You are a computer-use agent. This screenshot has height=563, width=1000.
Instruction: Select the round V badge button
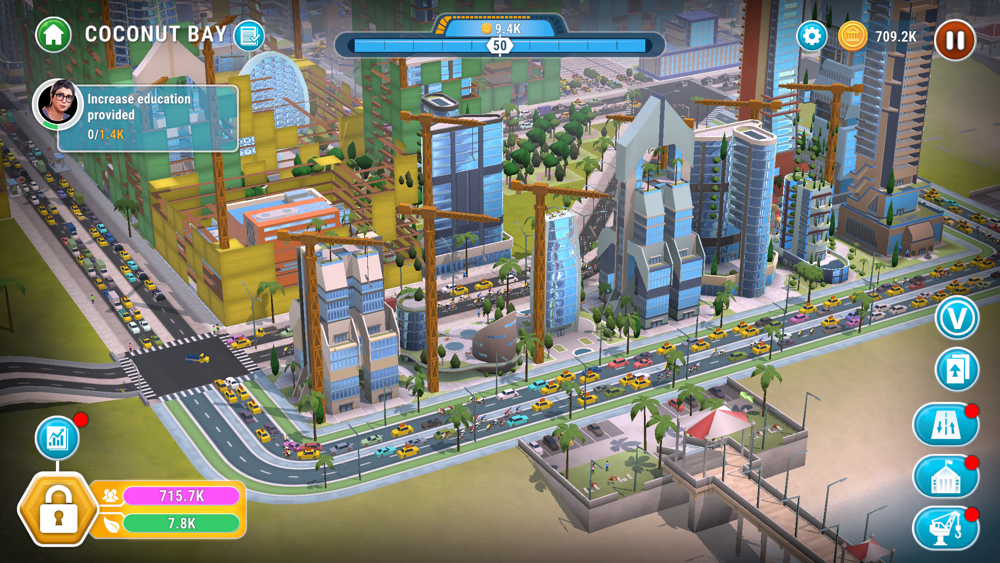956,318
